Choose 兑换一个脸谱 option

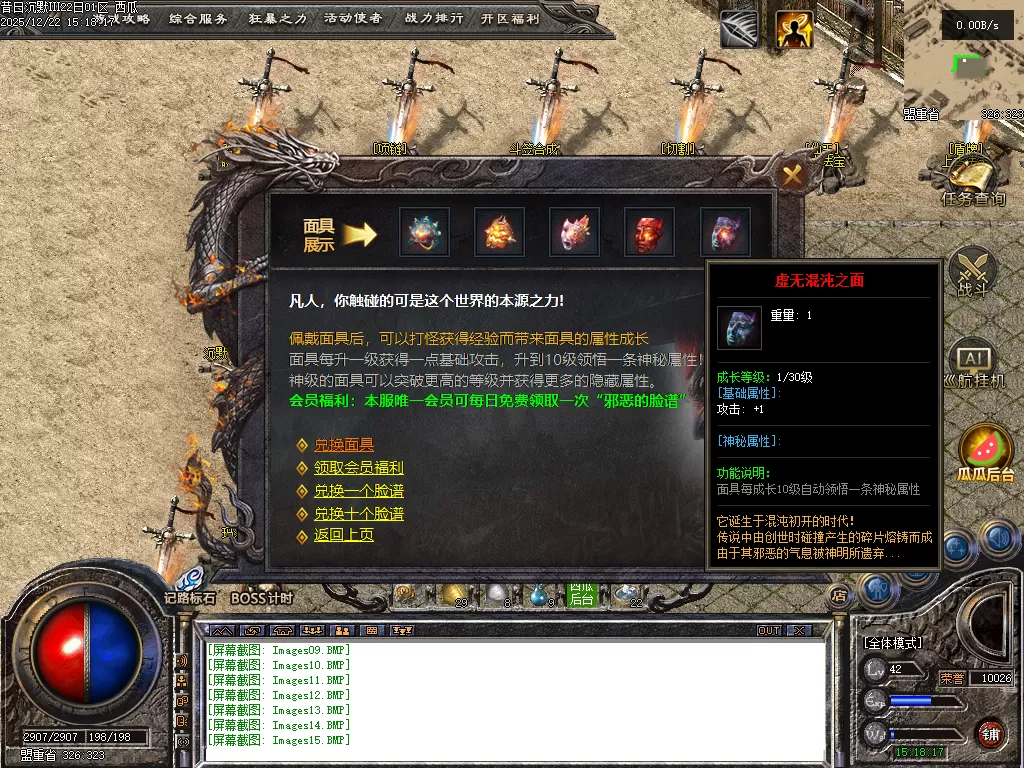pos(358,491)
